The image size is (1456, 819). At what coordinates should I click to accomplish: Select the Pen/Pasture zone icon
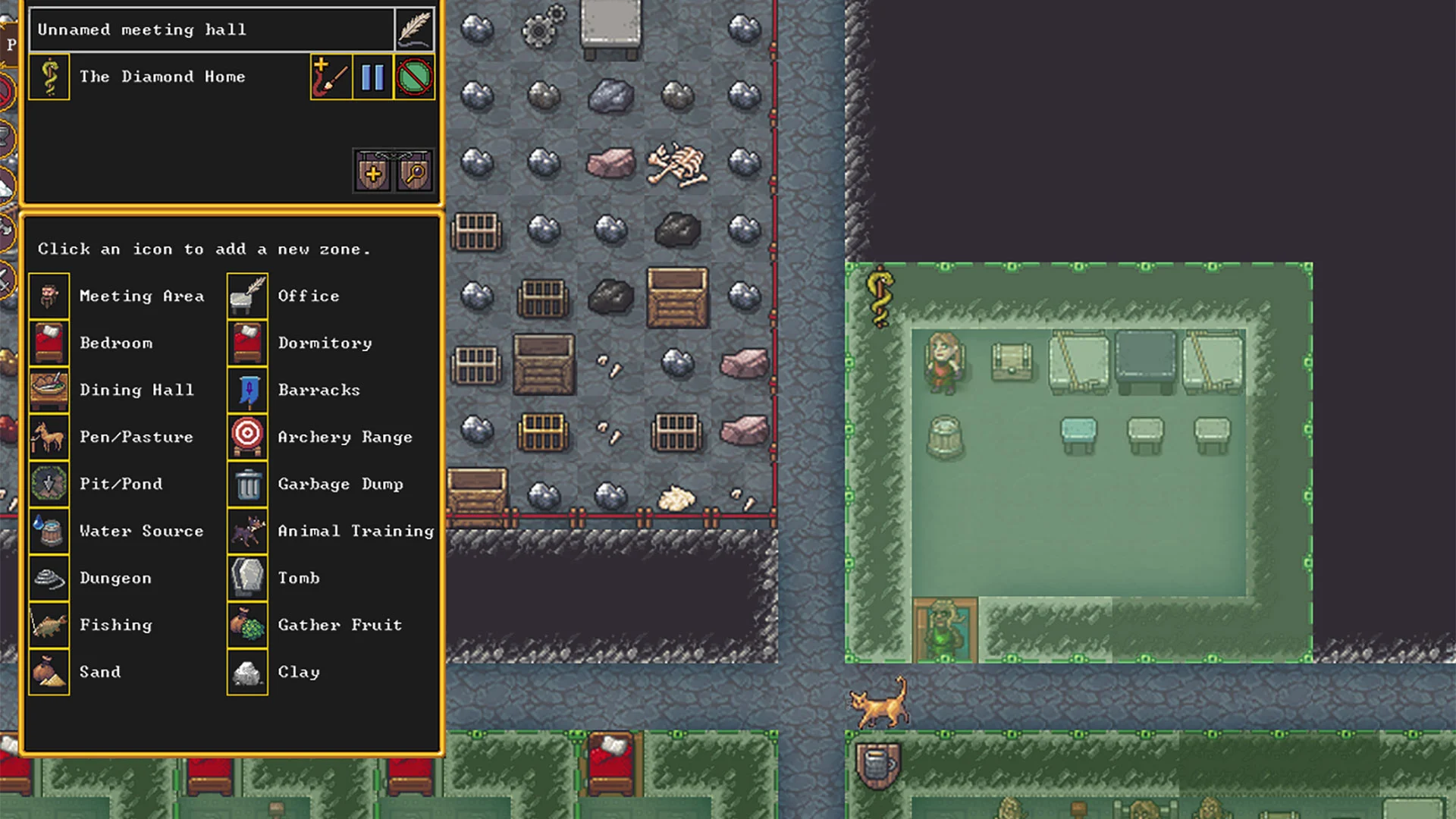point(49,437)
